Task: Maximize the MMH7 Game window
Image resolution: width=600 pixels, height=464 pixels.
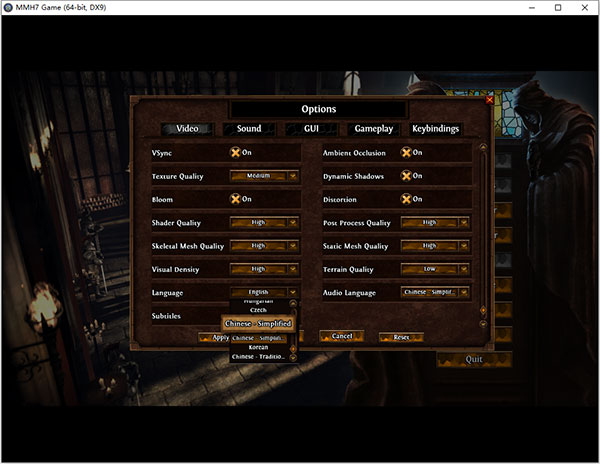Action: [x=558, y=9]
